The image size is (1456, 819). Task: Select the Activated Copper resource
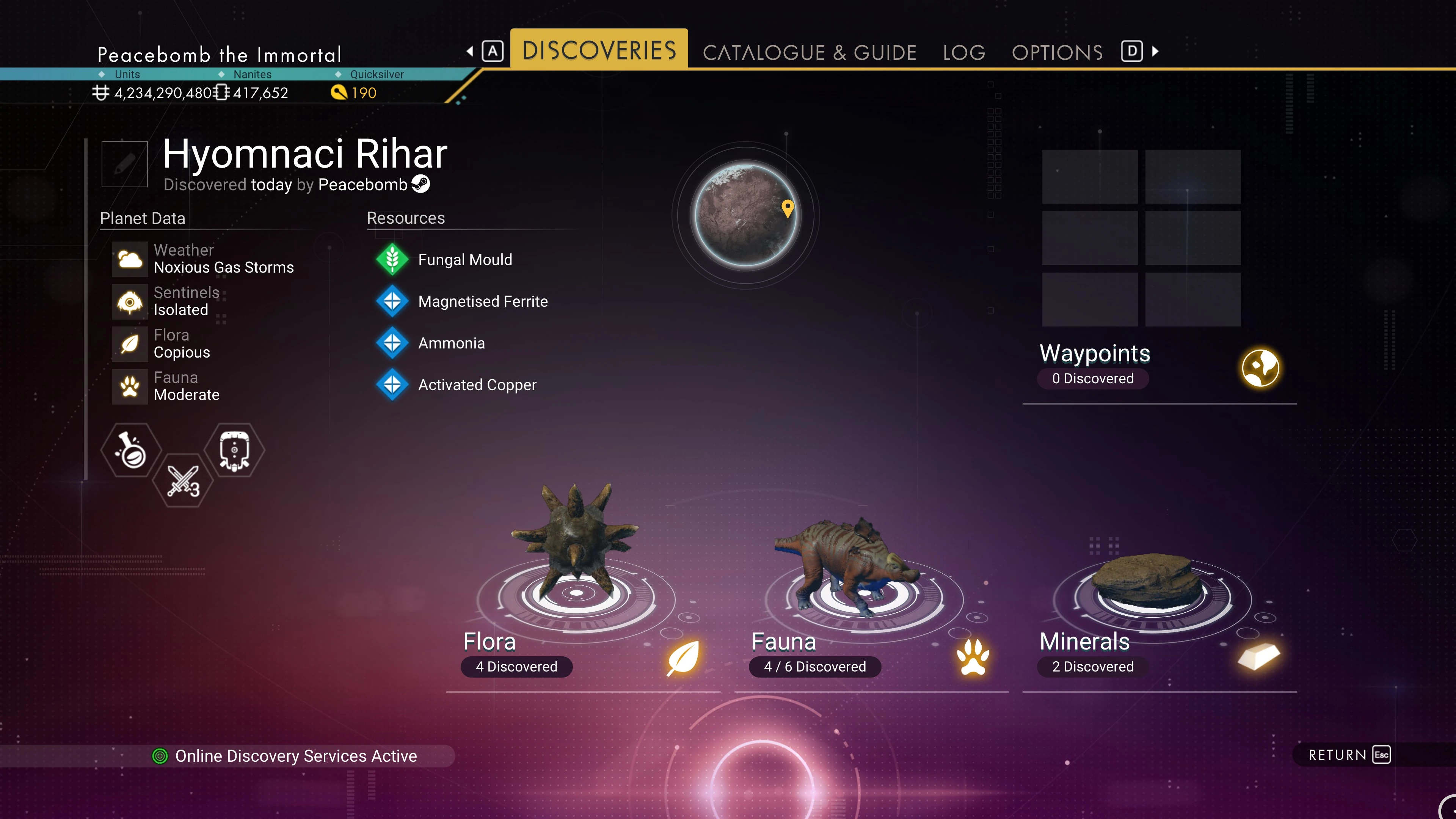pos(477,385)
